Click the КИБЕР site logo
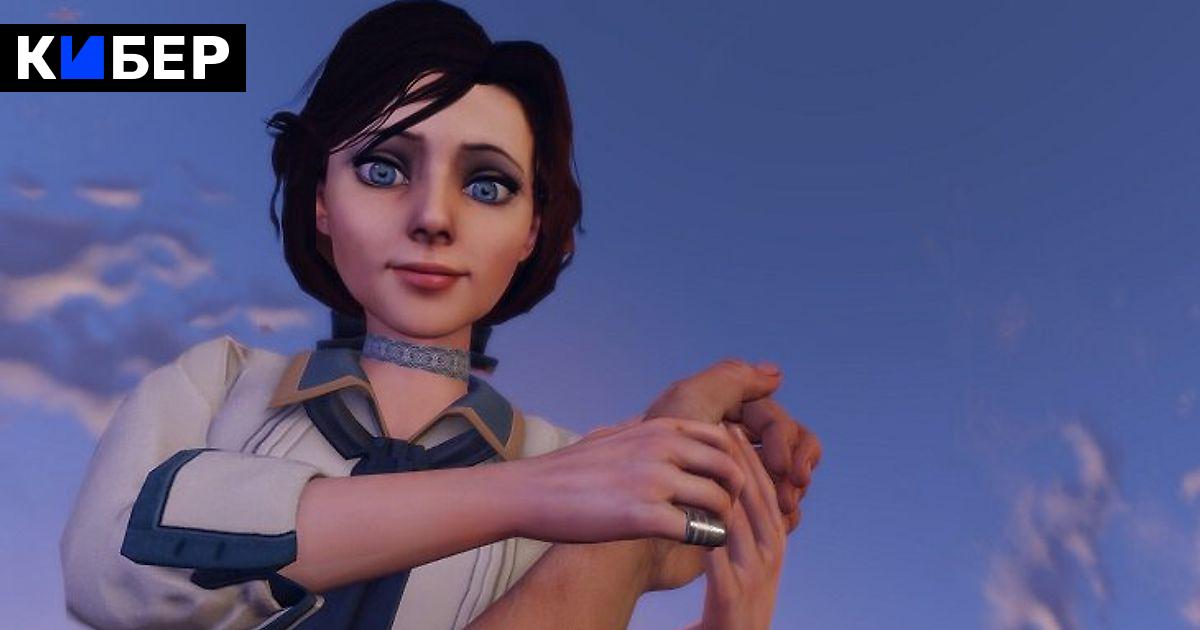Viewport: 1200px width, 630px height. (x=122, y=58)
